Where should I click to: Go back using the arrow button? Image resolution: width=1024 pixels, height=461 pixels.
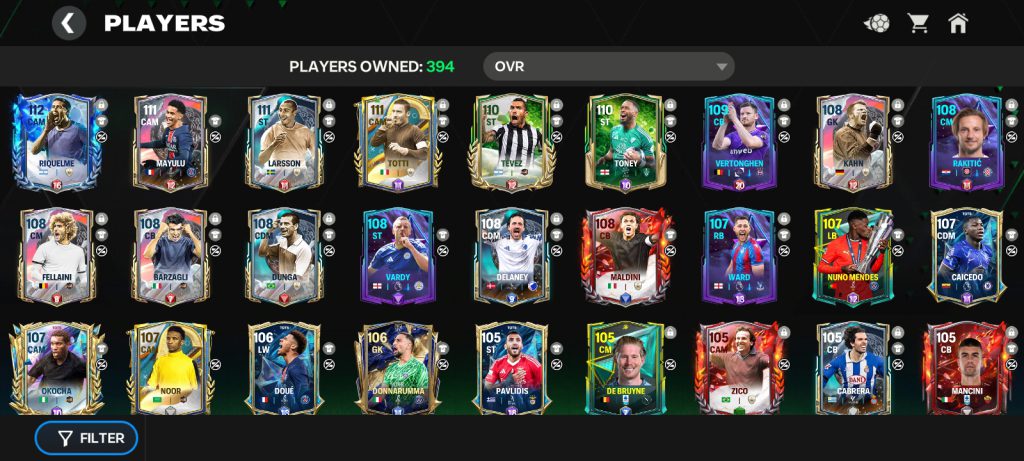click(x=68, y=23)
